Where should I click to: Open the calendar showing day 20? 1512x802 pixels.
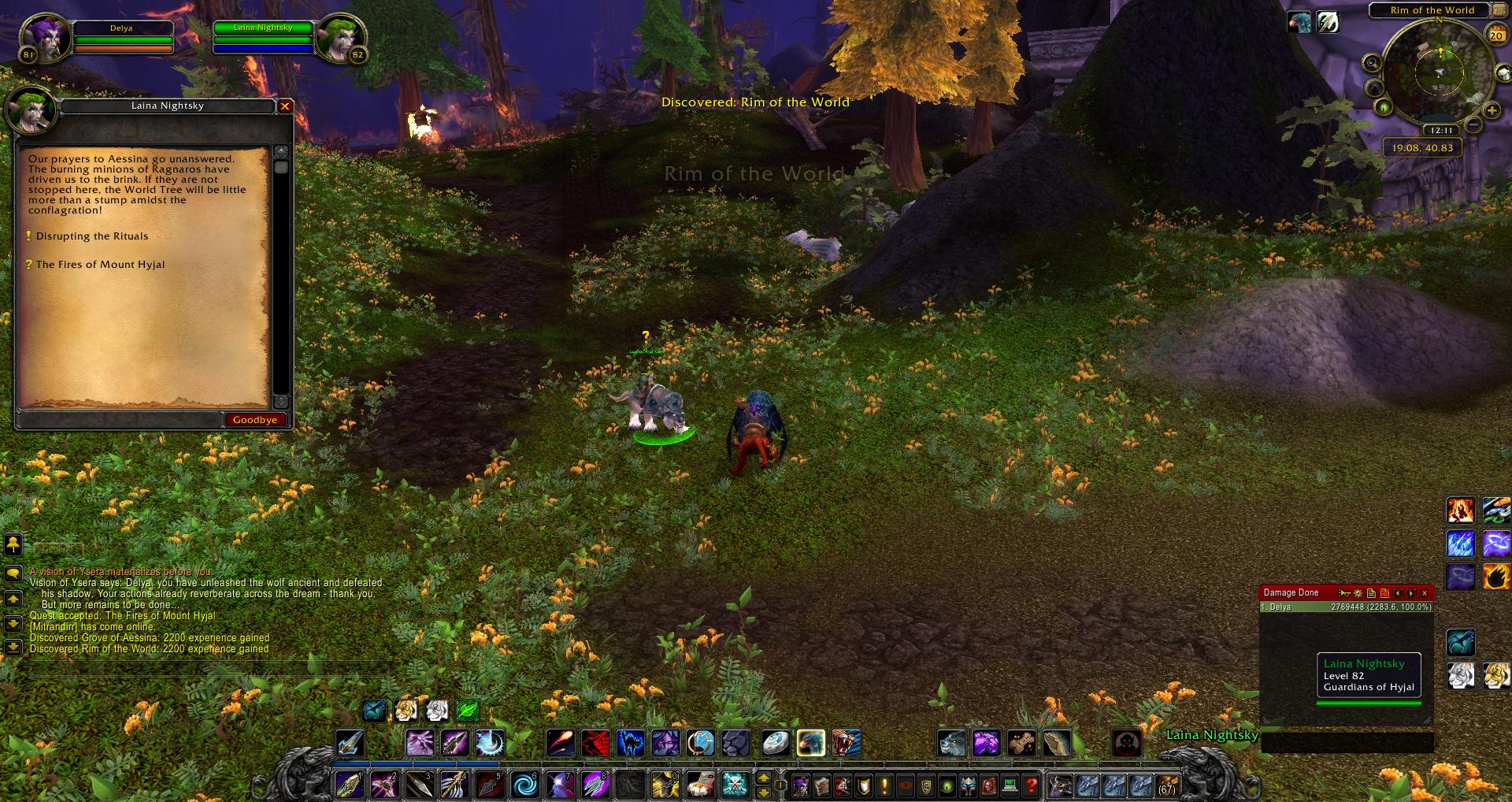(x=1495, y=35)
